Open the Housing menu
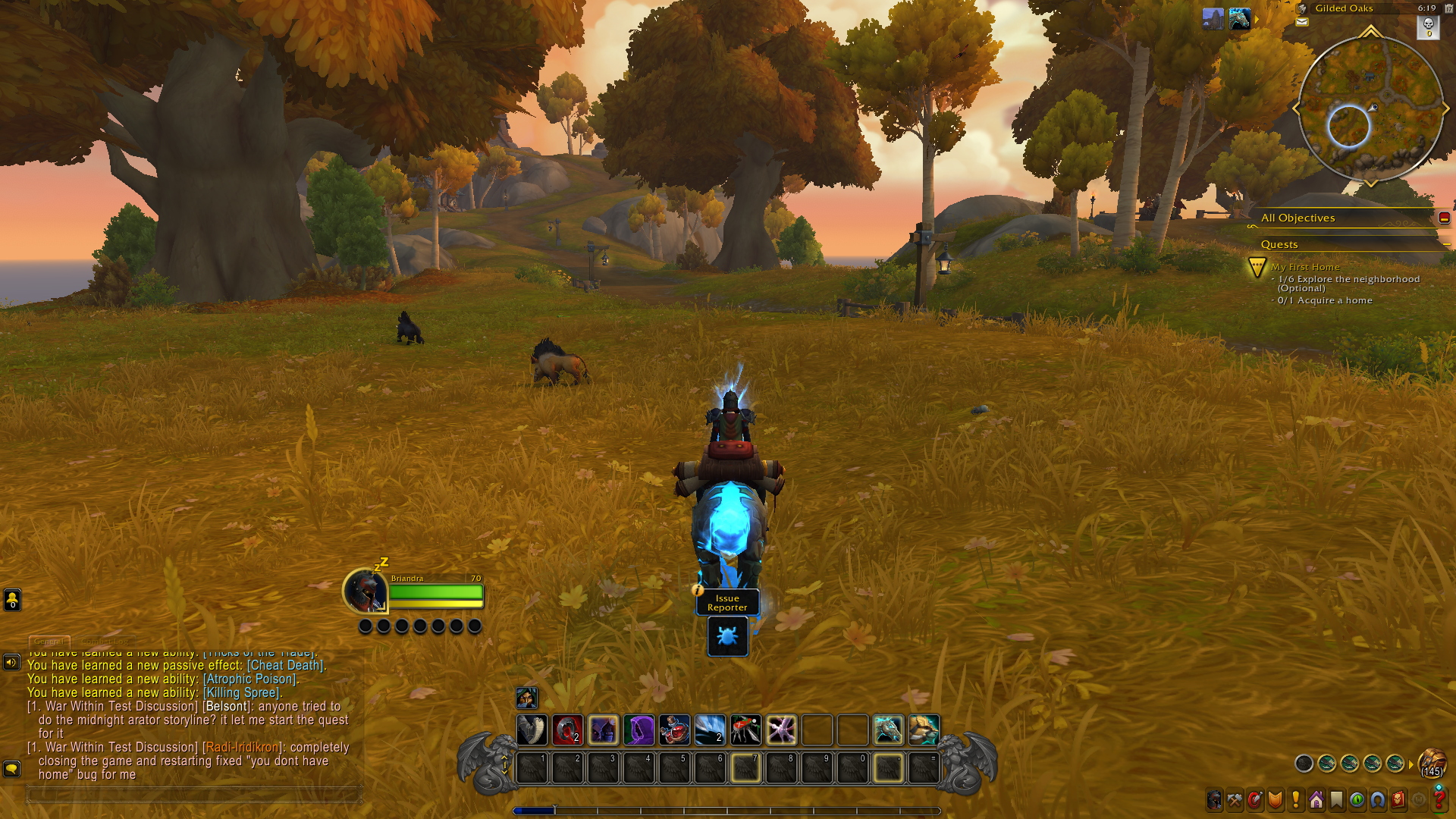This screenshot has height=819, width=1456. (x=1316, y=800)
